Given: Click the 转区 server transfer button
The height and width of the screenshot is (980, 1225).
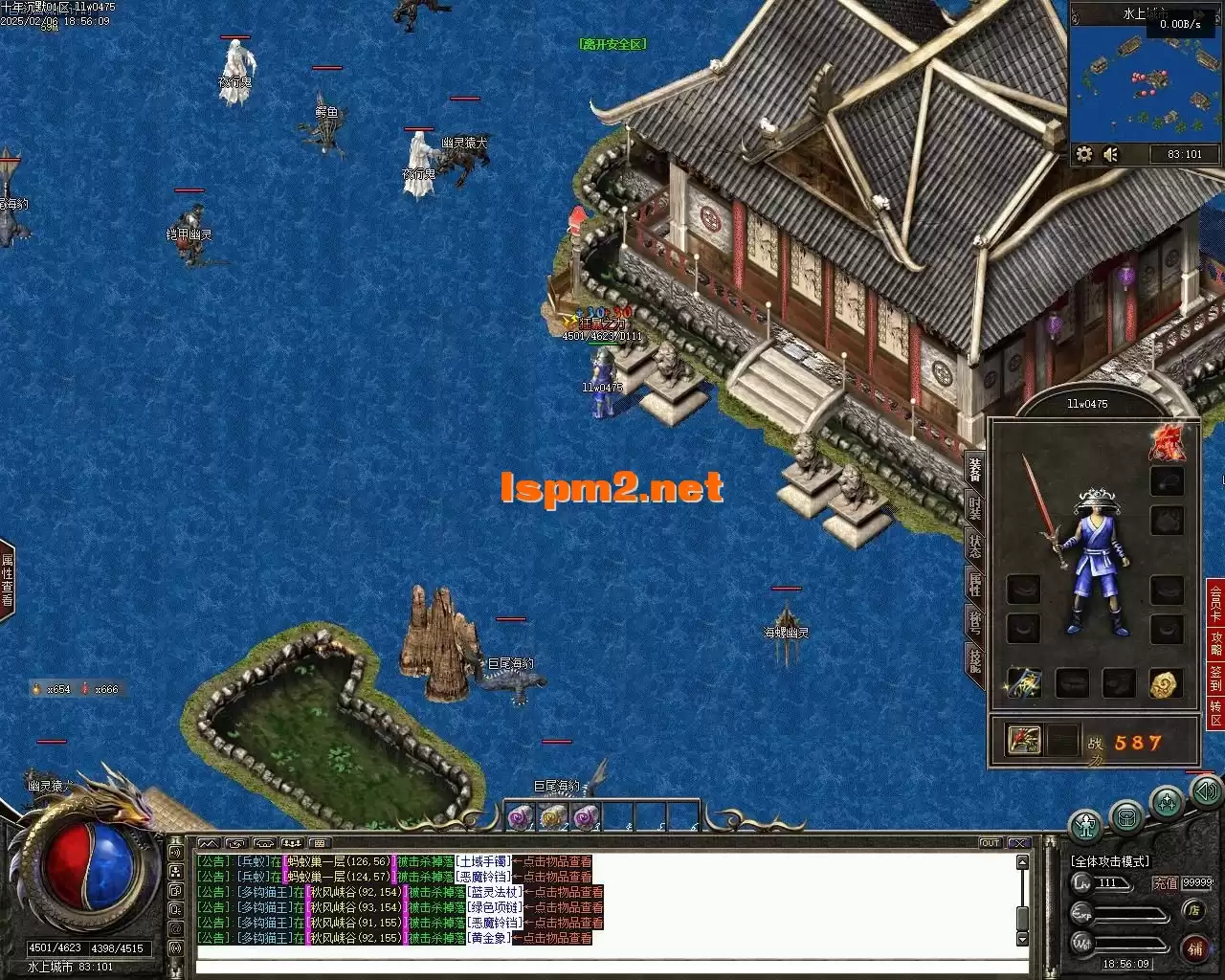Looking at the screenshot, I should pos(1215,714).
